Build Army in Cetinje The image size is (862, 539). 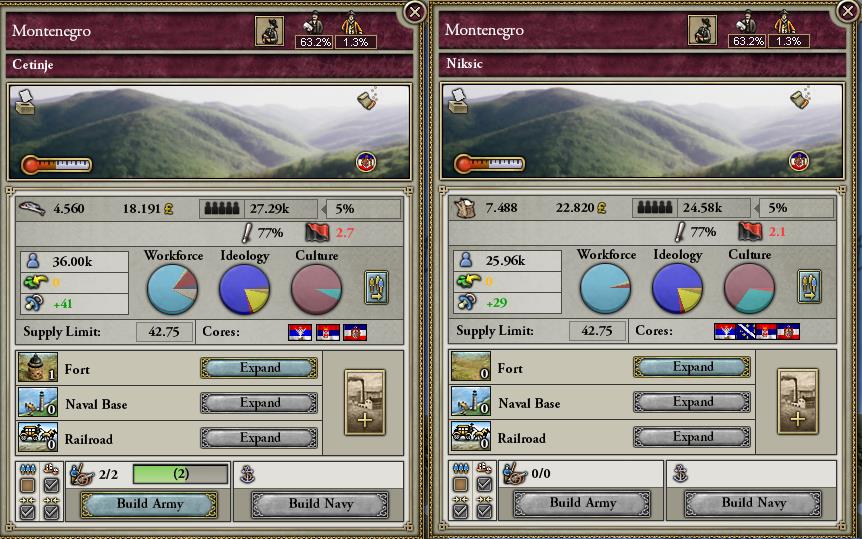point(148,504)
